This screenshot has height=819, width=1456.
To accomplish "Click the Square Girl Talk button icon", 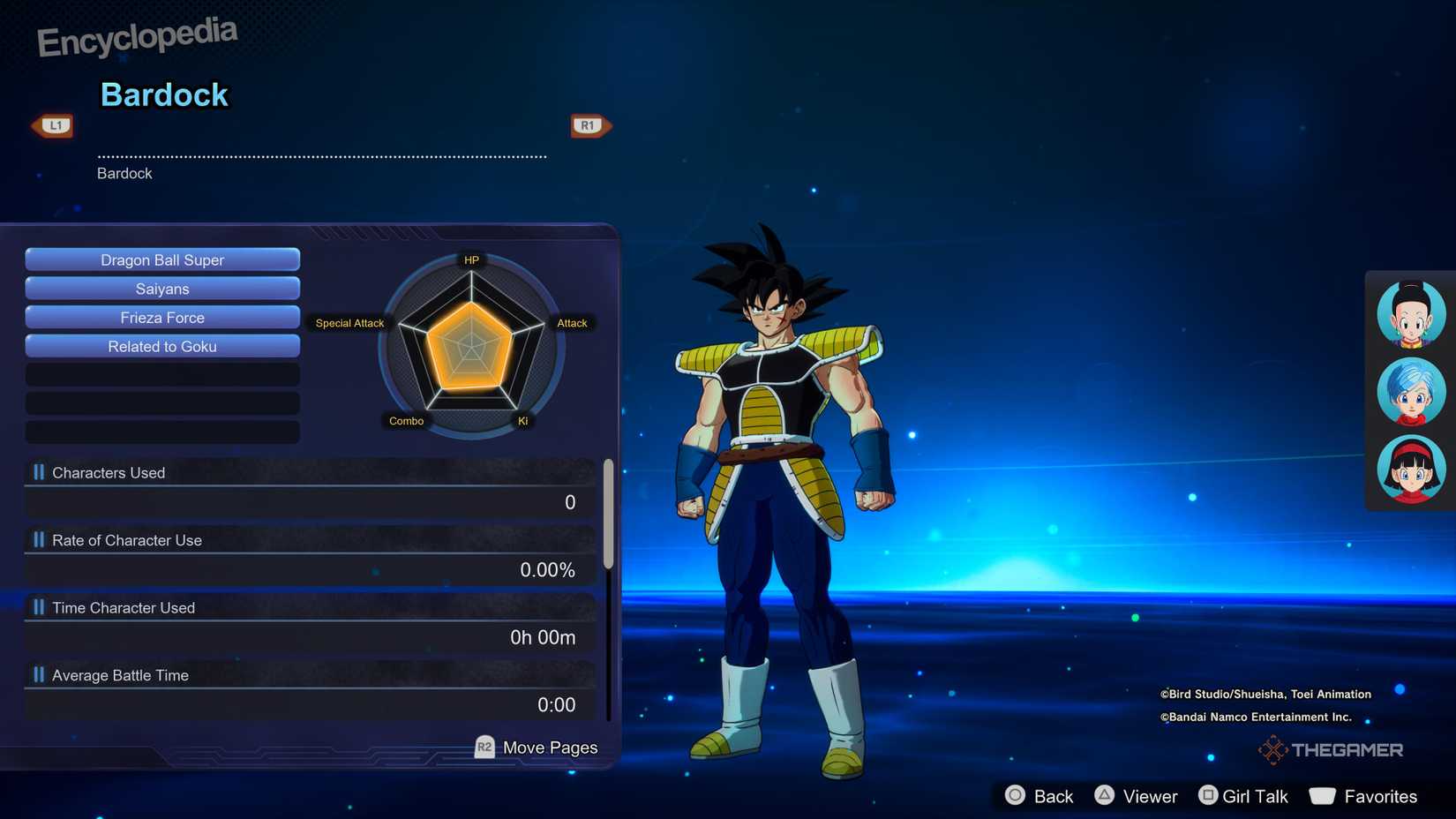I will [x=1207, y=796].
